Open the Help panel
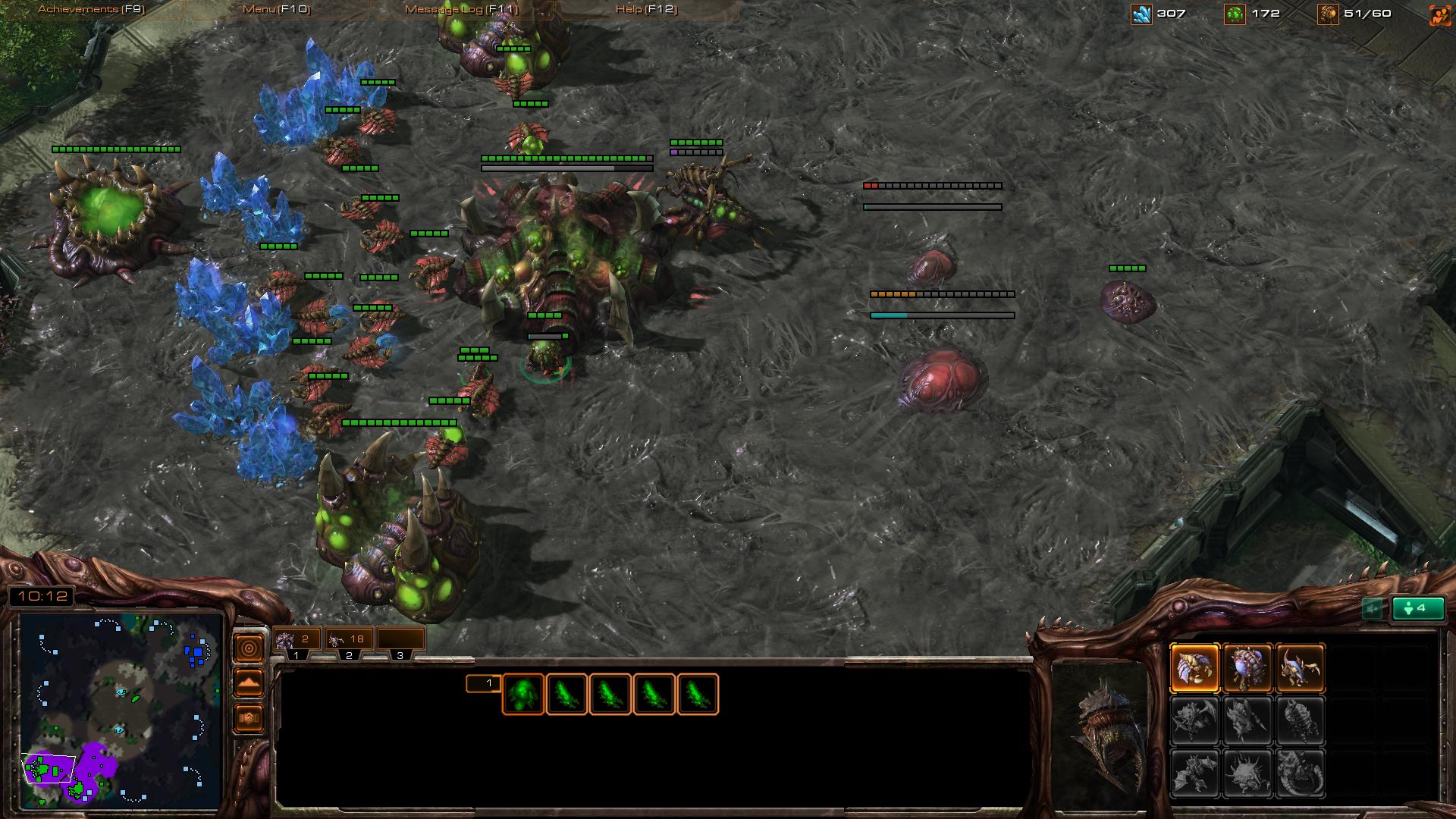Image resolution: width=1456 pixels, height=819 pixels. [x=646, y=9]
